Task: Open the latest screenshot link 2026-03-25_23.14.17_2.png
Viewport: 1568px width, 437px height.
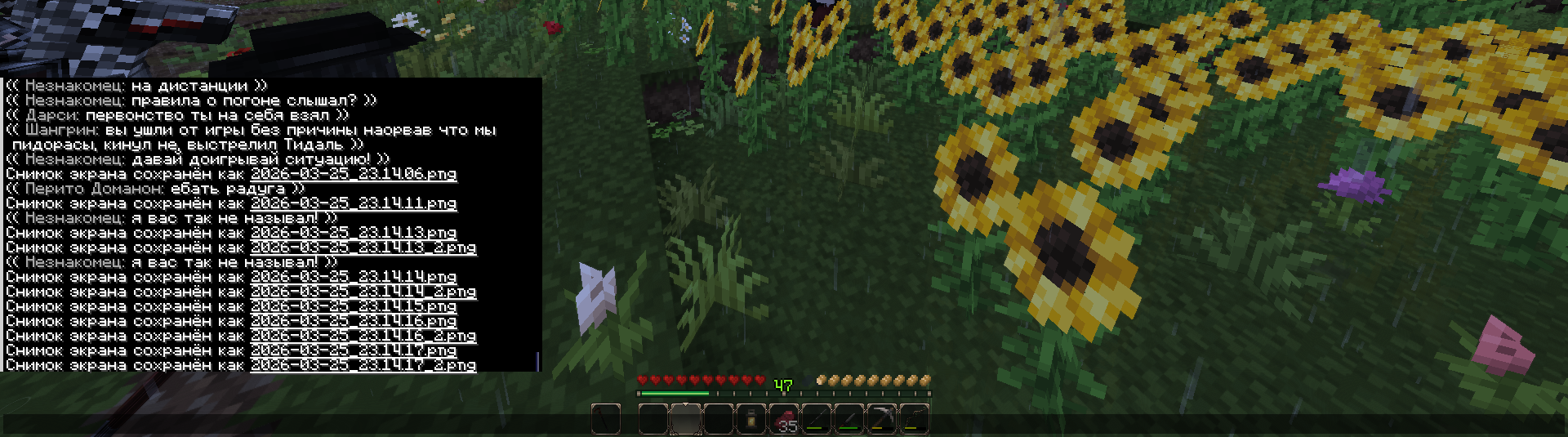Action: point(363,365)
